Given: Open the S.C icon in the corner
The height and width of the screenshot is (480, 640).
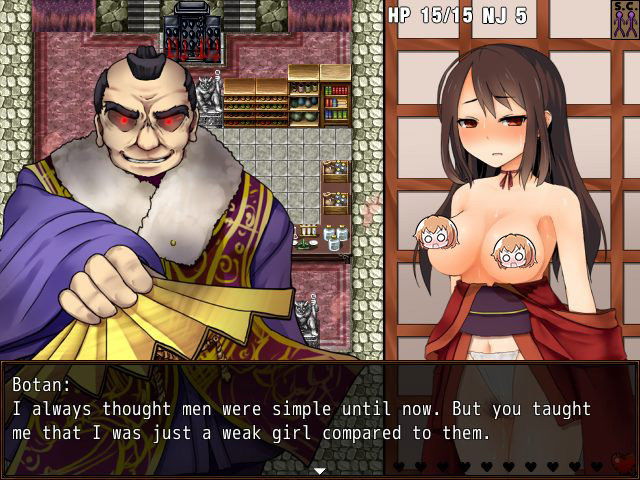Looking at the screenshot, I should (x=624, y=19).
